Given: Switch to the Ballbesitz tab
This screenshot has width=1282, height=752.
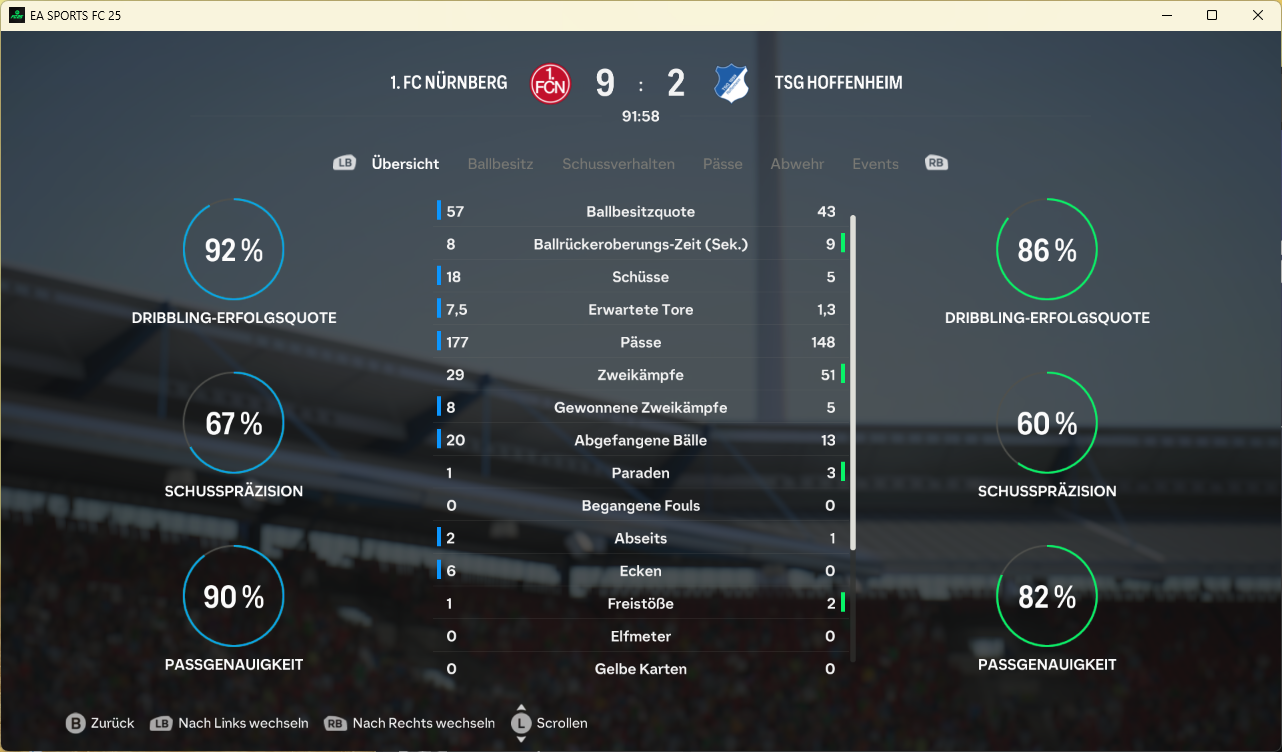Looking at the screenshot, I should 500,164.
